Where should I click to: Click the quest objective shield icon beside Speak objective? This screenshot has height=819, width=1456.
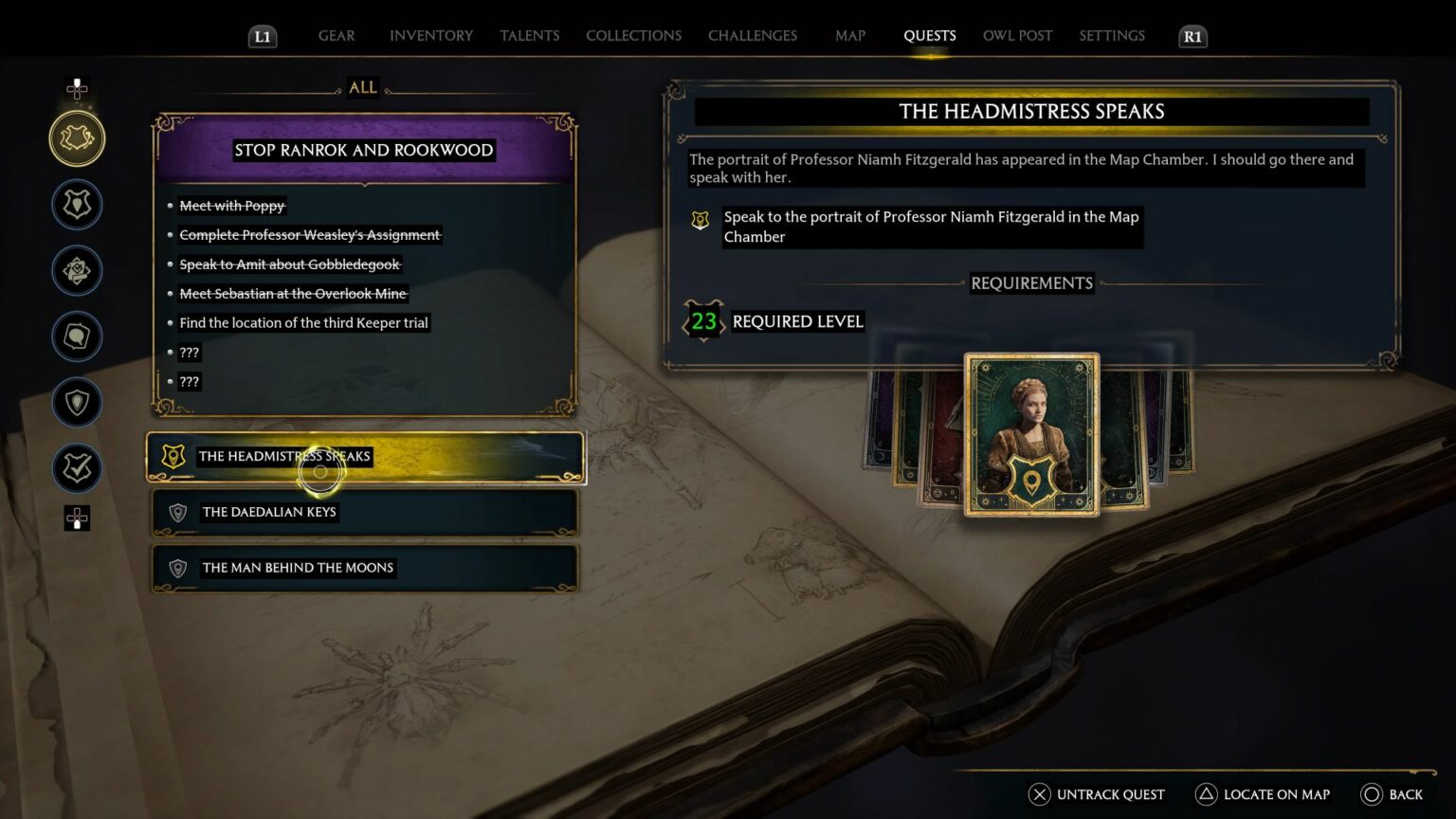701,220
